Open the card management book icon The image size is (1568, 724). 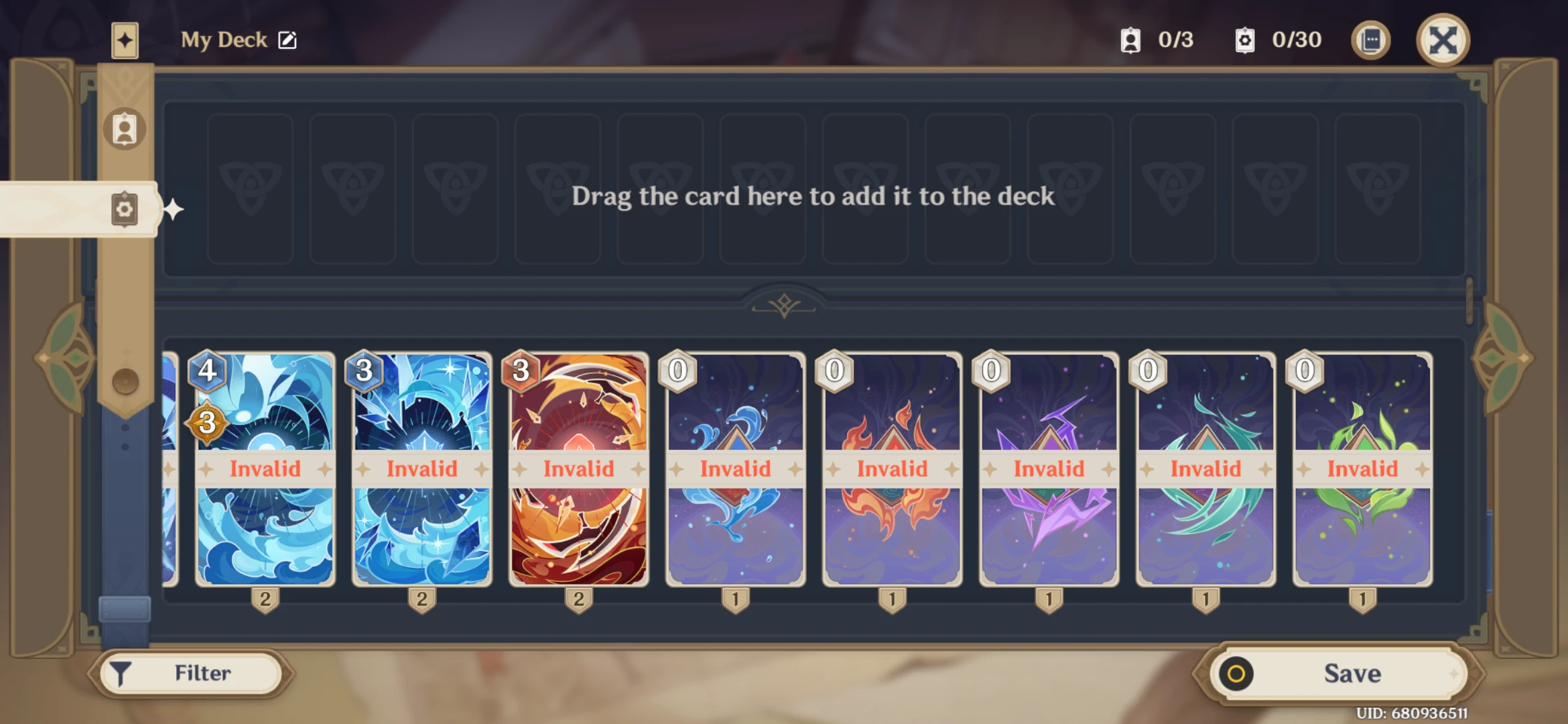coord(1370,40)
